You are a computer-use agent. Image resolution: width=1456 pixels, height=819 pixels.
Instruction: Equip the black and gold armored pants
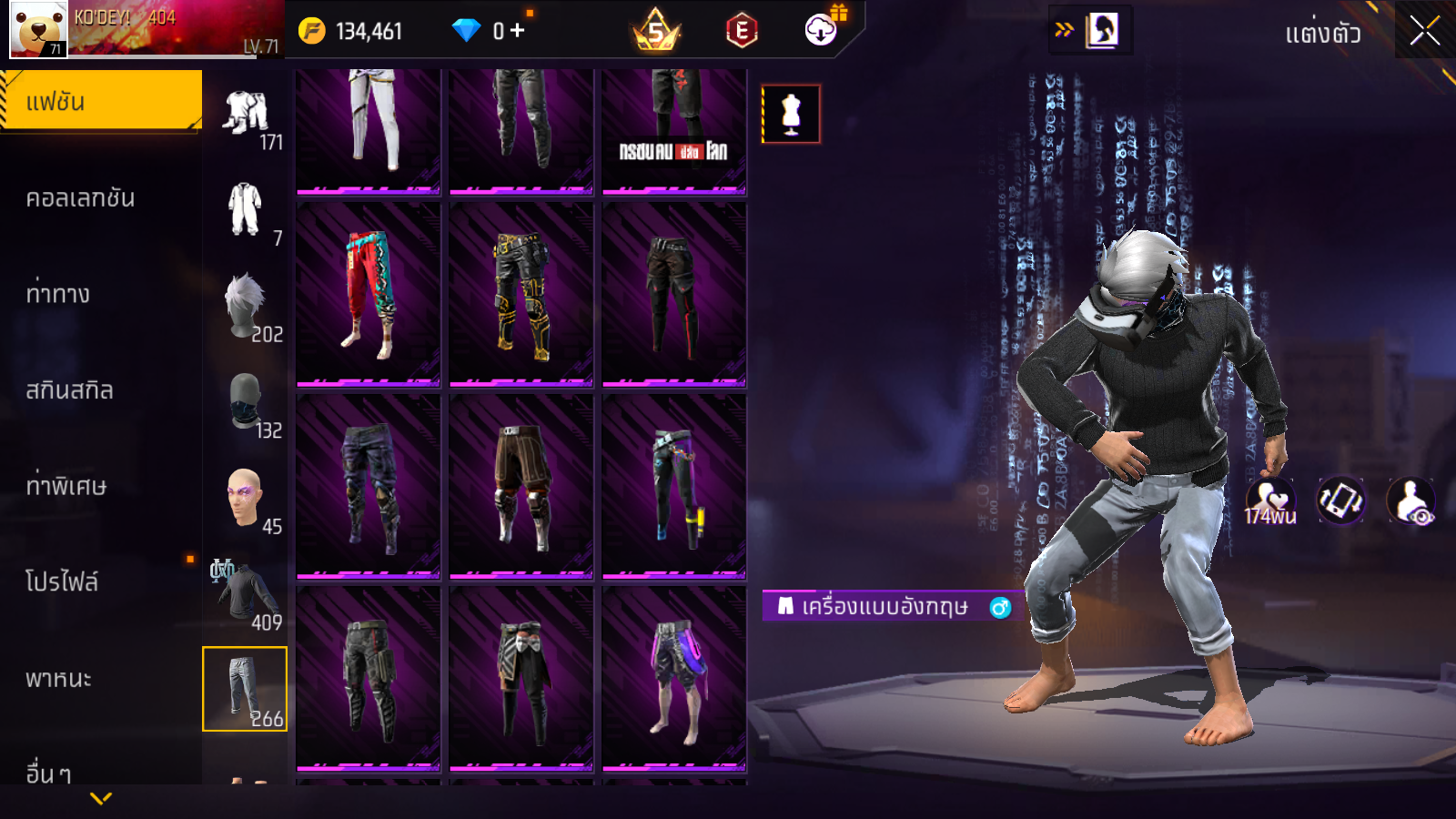521,294
